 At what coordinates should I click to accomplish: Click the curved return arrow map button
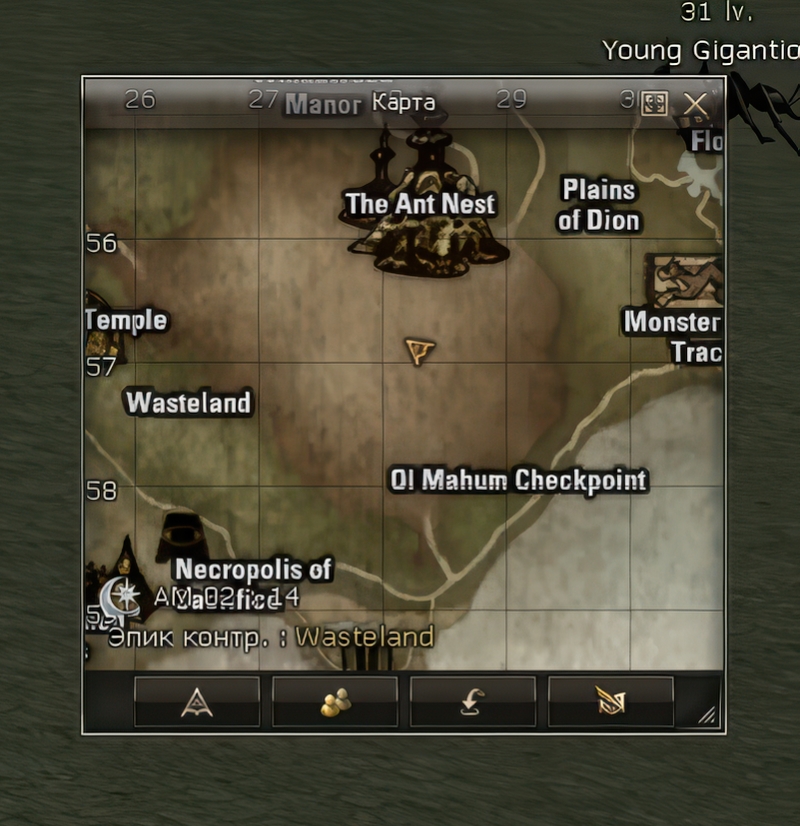[x=473, y=702]
